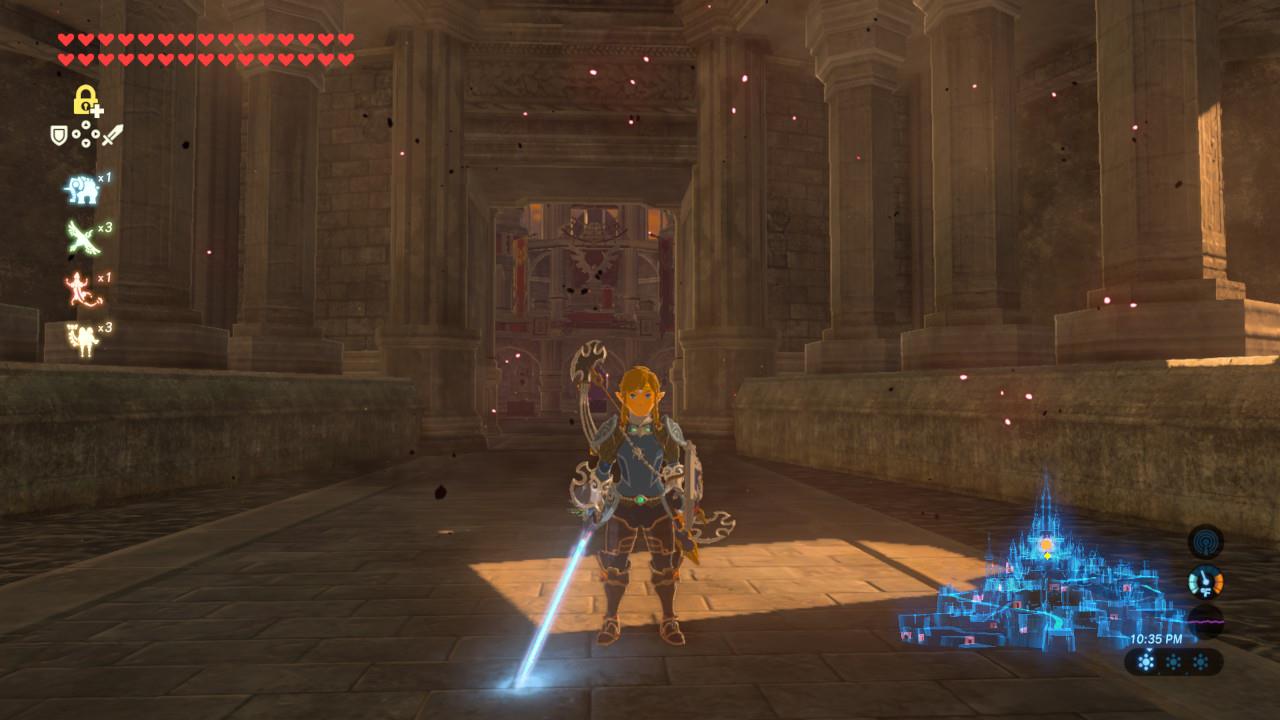Activate Daruk's Protection lizard ability icon
1280x720 pixels.
pyautogui.click(x=80, y=289)
